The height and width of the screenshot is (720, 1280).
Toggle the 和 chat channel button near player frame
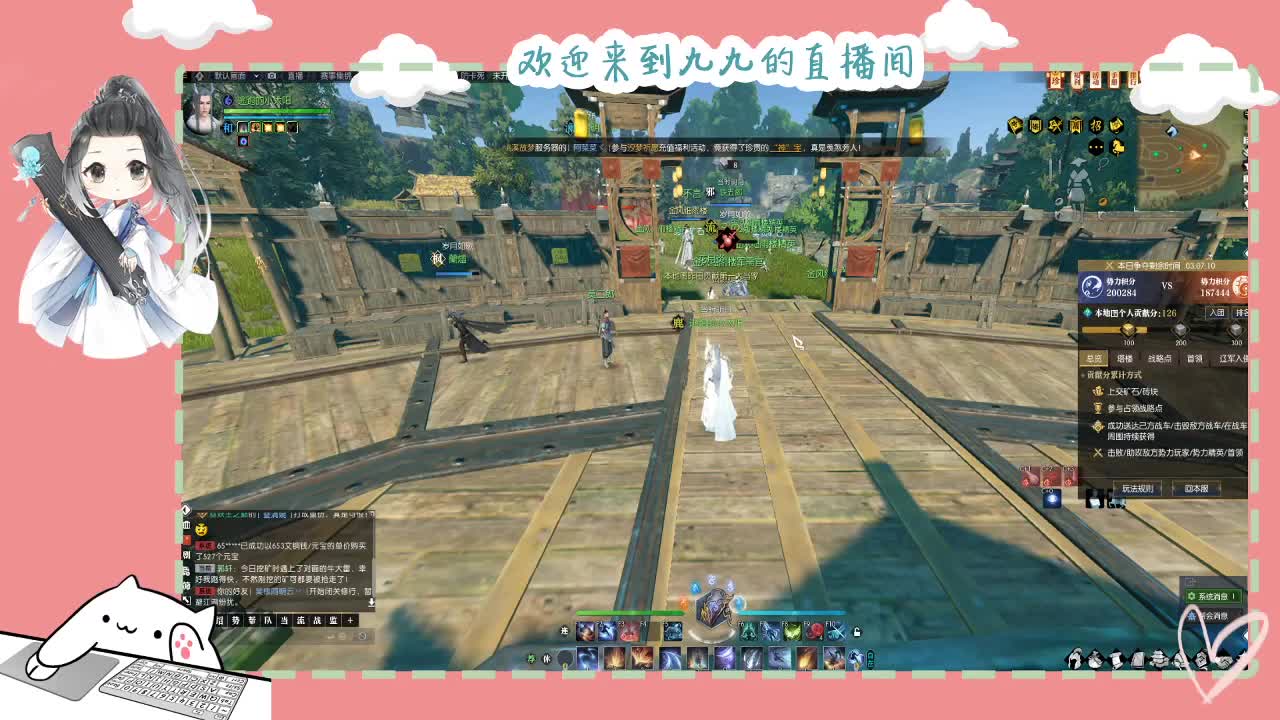tap(227, 127)
